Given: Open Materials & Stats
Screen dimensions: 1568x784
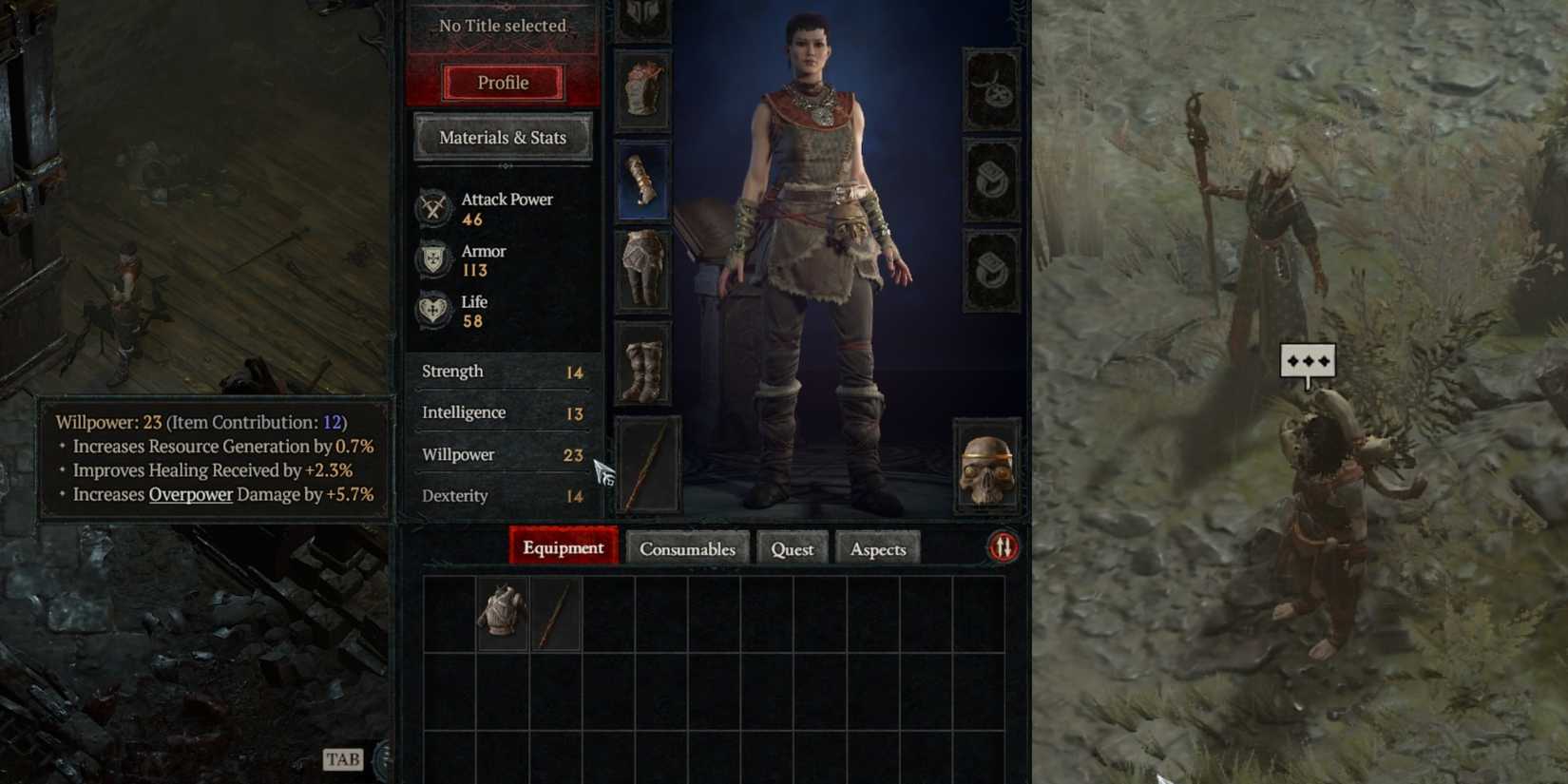Looking at the screenshot, I should 502,138.
